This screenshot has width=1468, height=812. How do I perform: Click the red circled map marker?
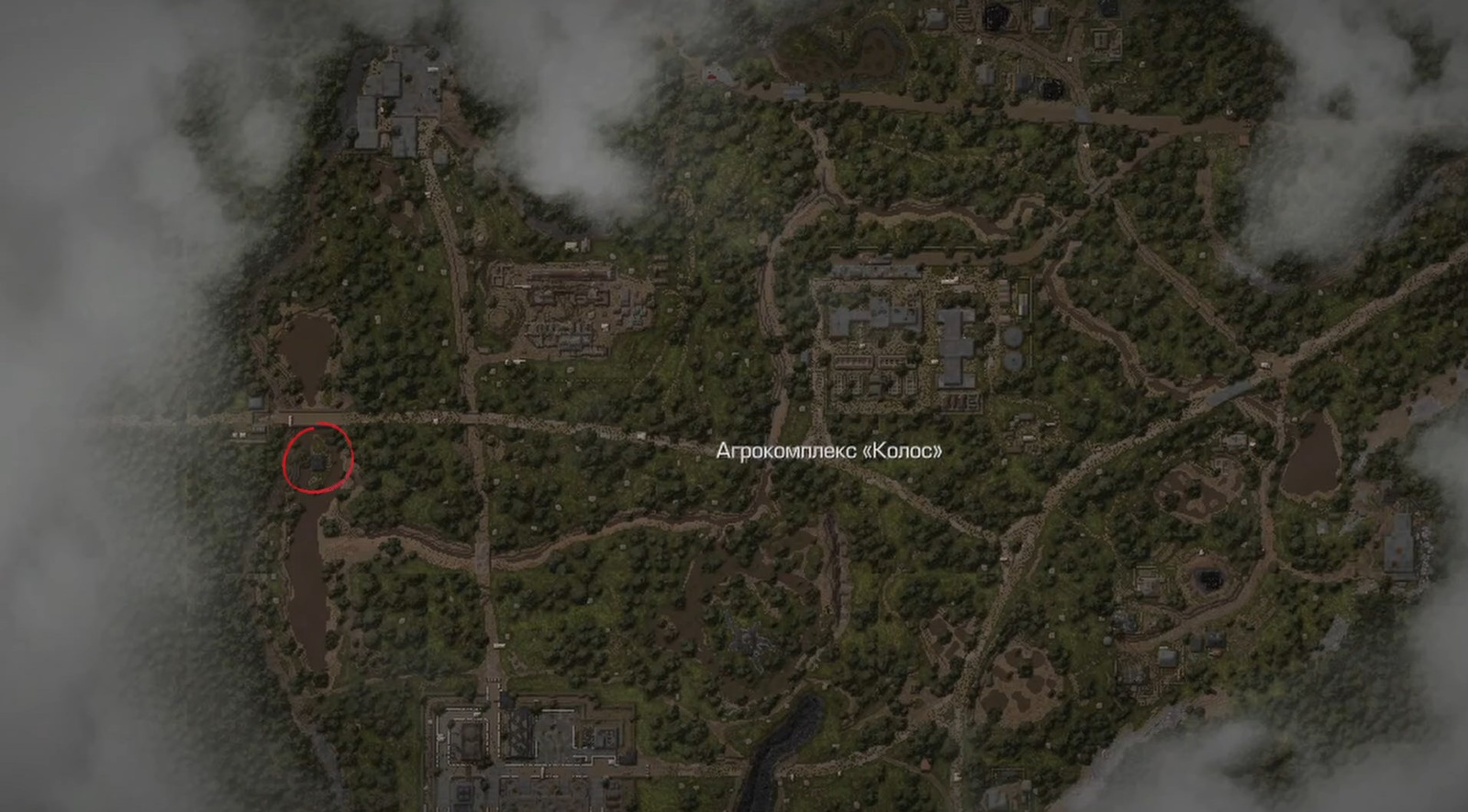(317, 459)
